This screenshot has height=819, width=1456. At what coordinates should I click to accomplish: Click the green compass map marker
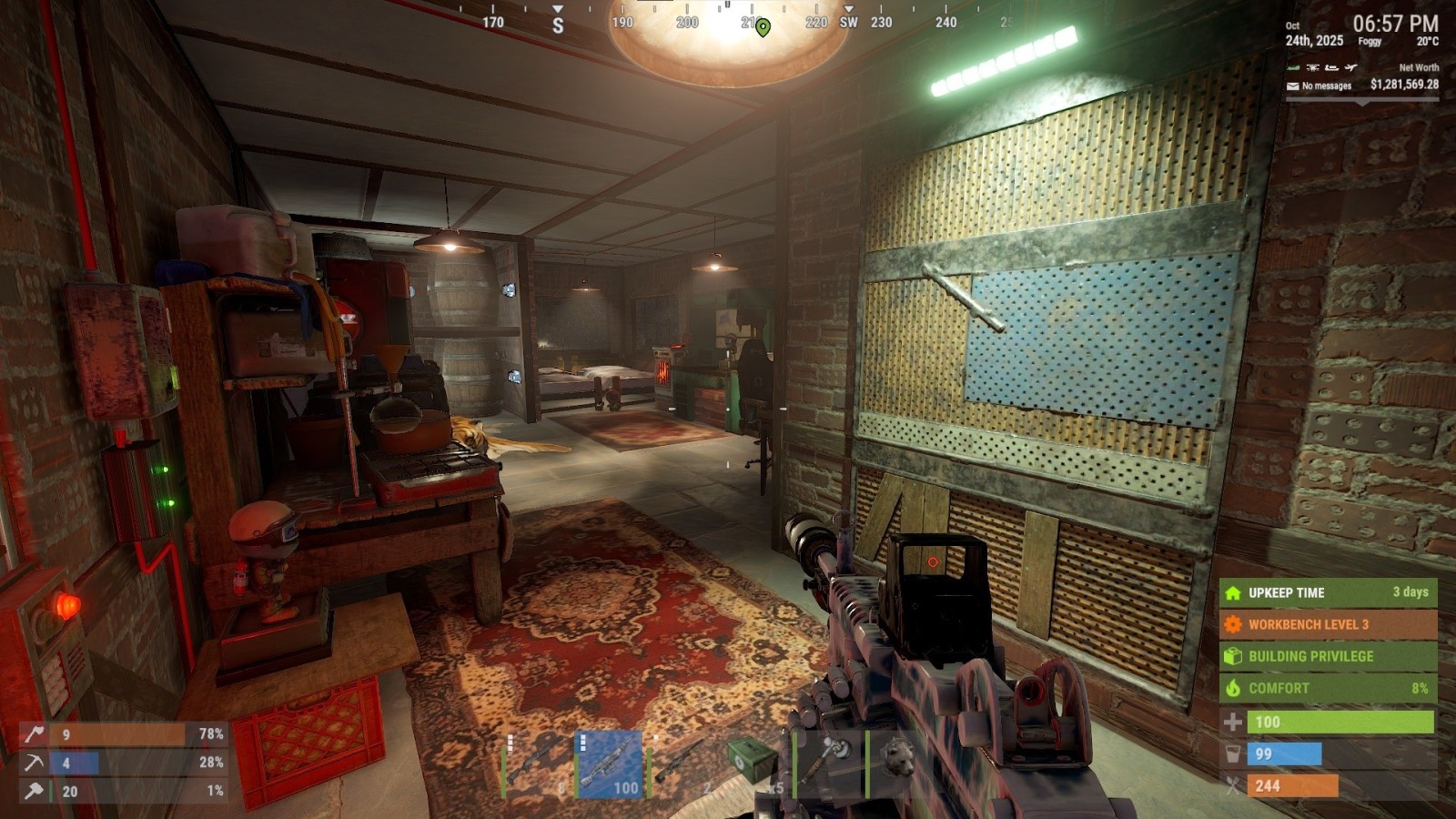click(x=763, y=27)
